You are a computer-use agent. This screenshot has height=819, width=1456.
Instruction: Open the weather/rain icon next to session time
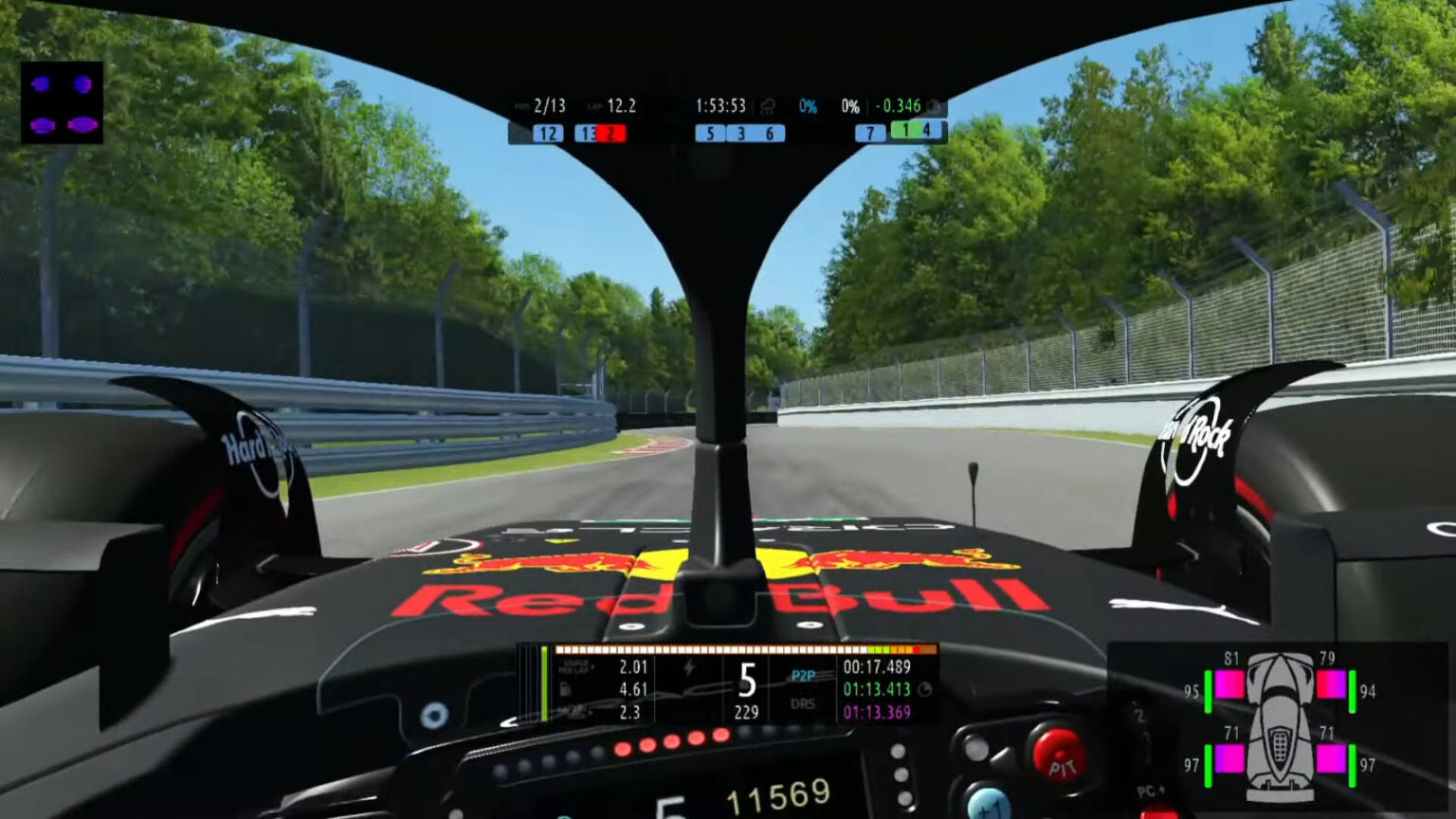point(767,106)
